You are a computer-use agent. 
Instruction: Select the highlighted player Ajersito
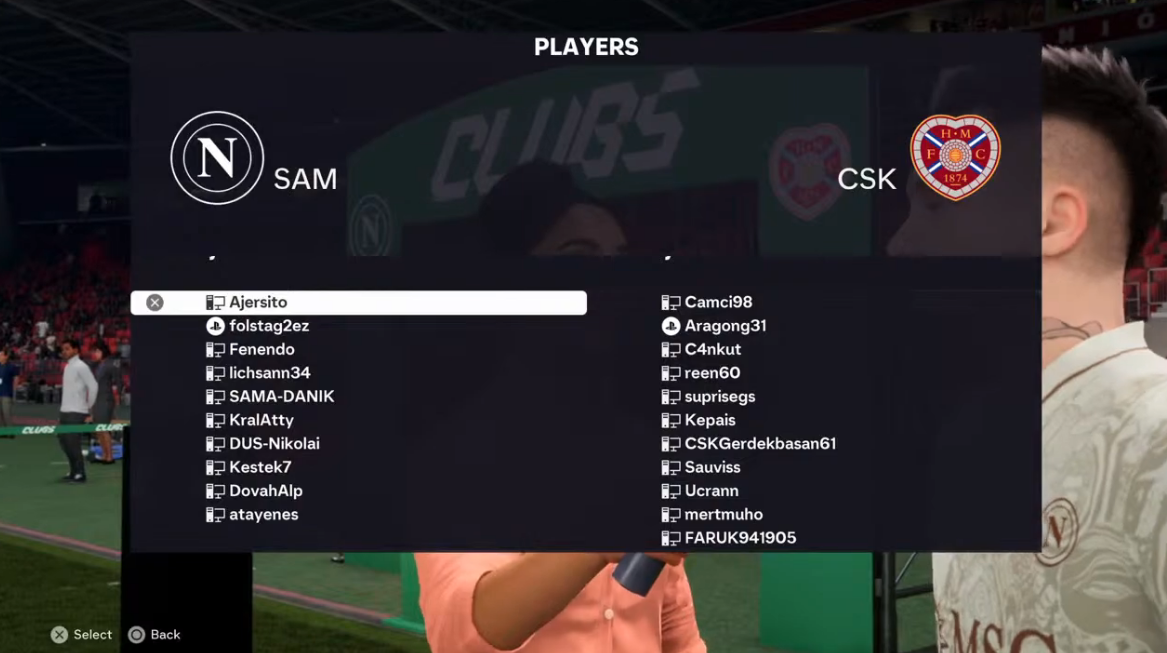[x=258, y=303]
